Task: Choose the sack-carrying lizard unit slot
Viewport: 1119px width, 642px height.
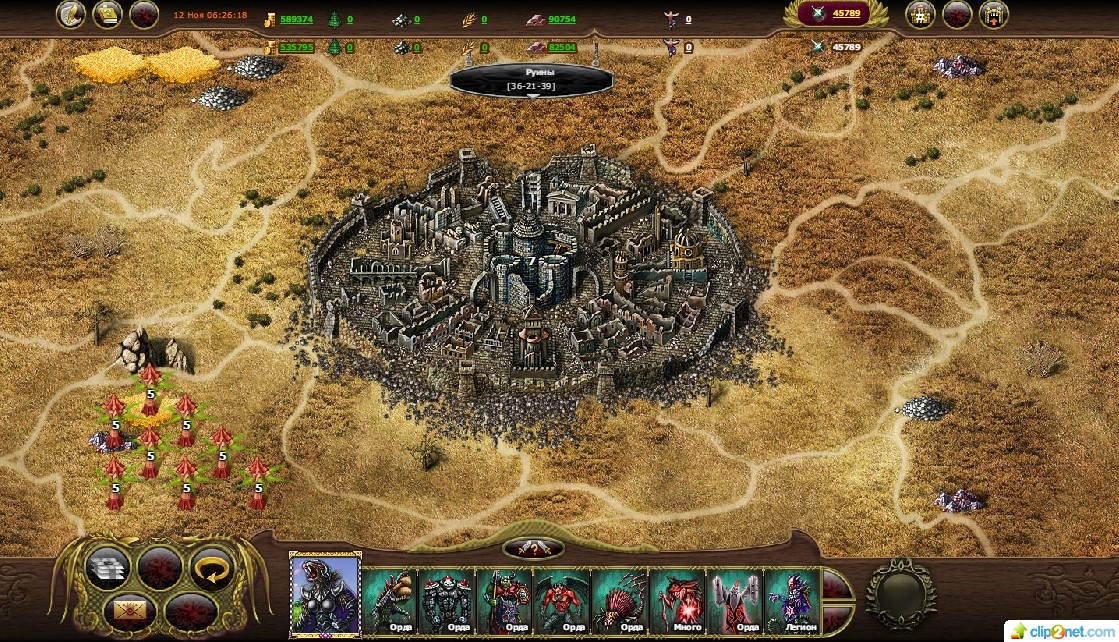Action: click(x=390, y=600)
